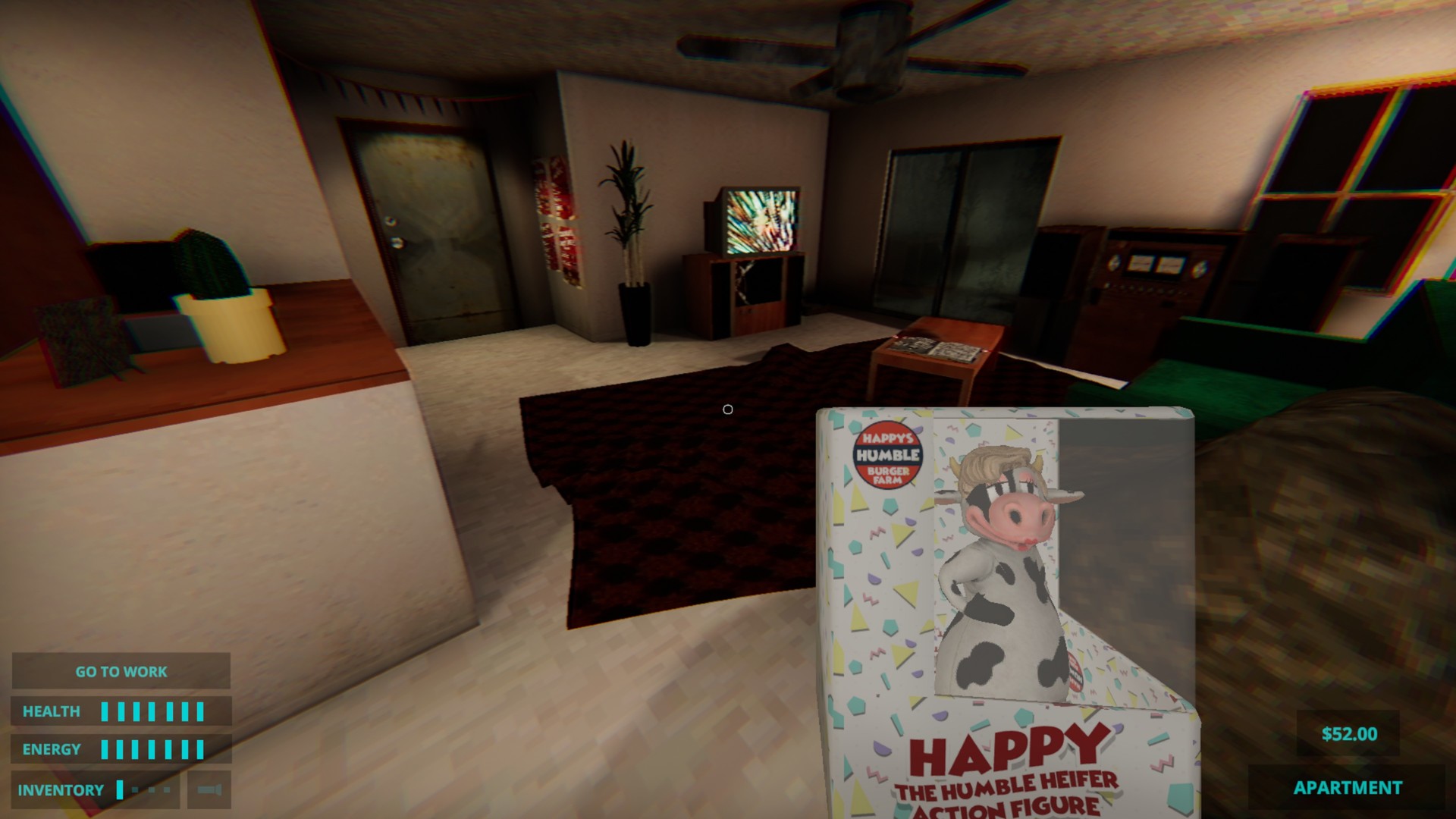Viewport: 1456px width, 819px height.
Task: Click the $52.00 money display
Action: pos(1350,734)
